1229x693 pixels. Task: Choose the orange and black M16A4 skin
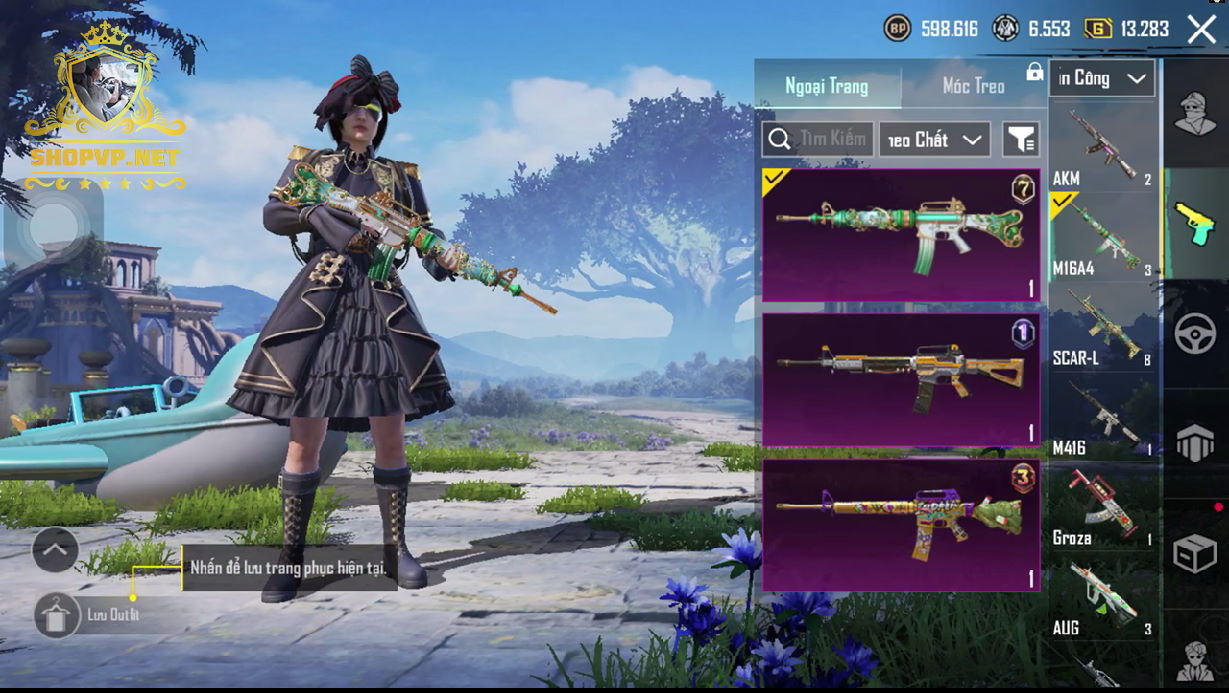pyautogui.click(x=901, y=380)
